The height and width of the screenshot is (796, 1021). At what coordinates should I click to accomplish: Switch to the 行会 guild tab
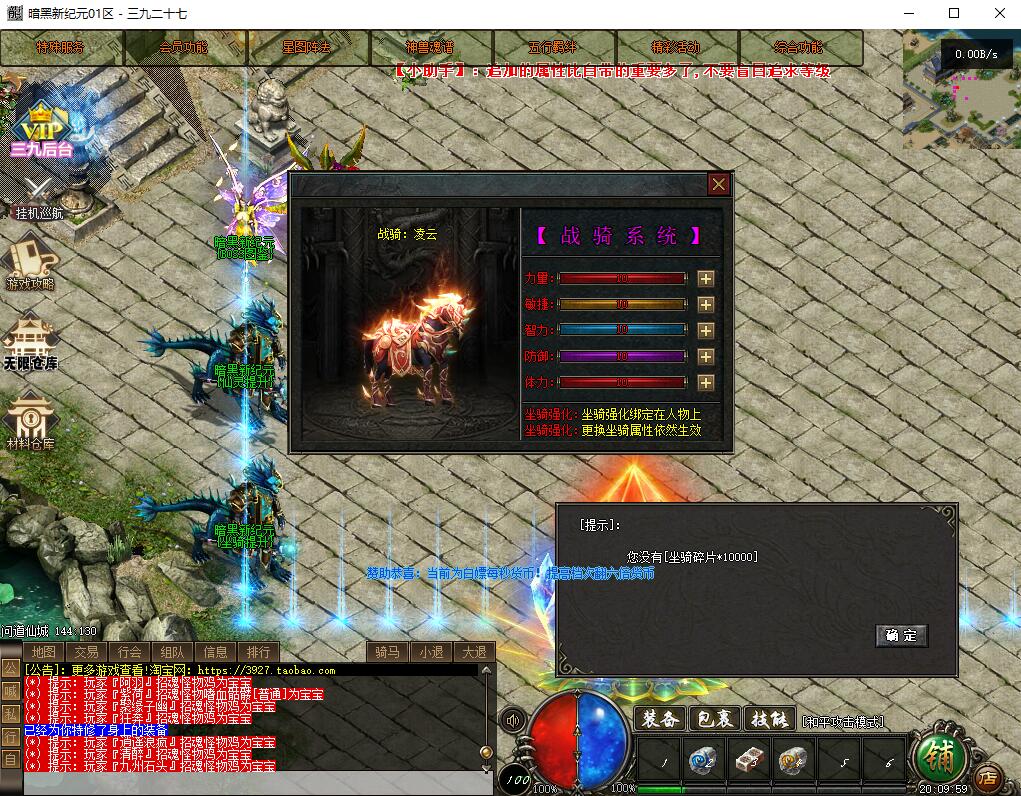click(129, 652)
